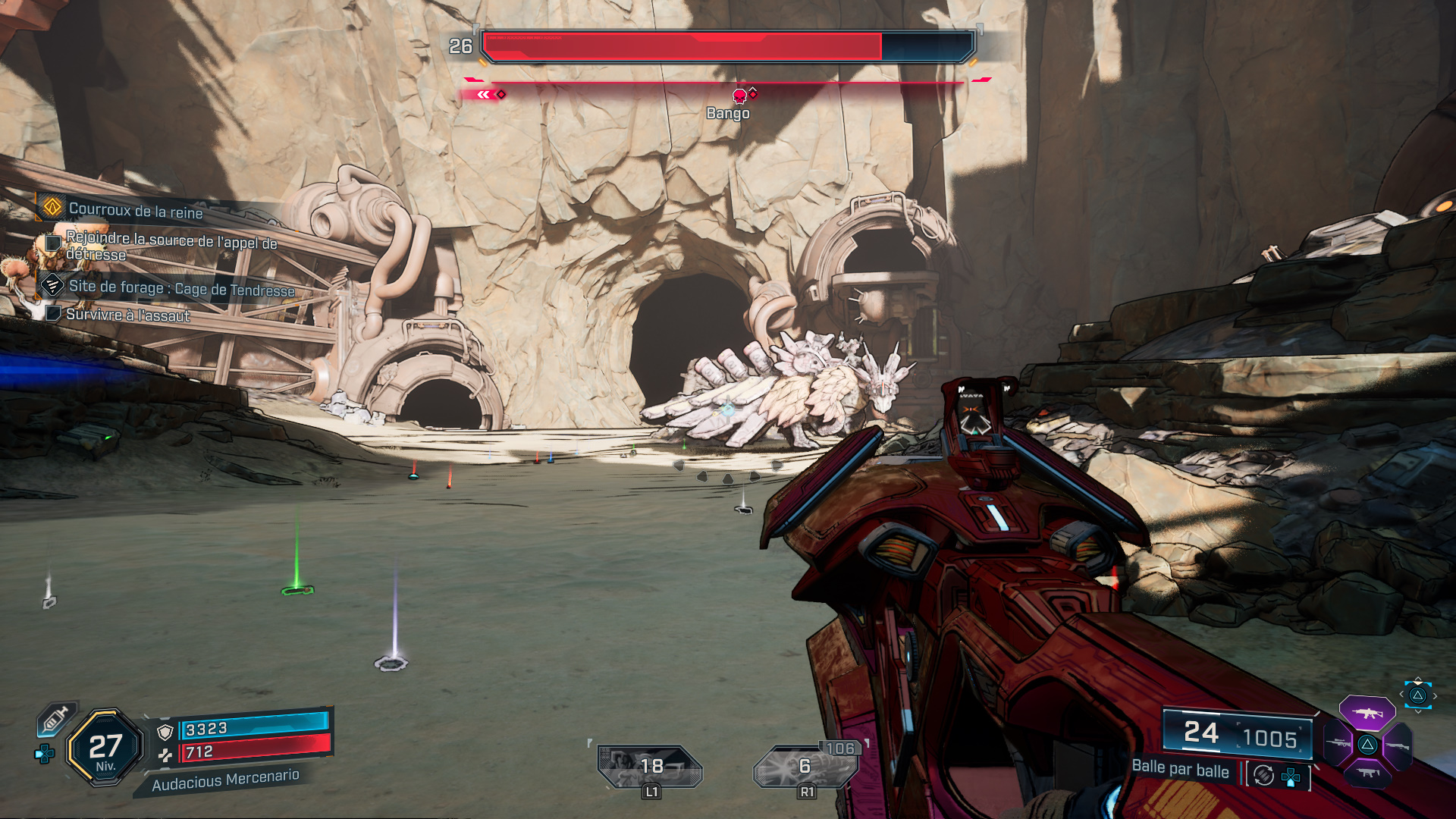Toggle the fire mode swap icon
Viewport: 1456px width, 819px height.
(x=1263, y=775)
